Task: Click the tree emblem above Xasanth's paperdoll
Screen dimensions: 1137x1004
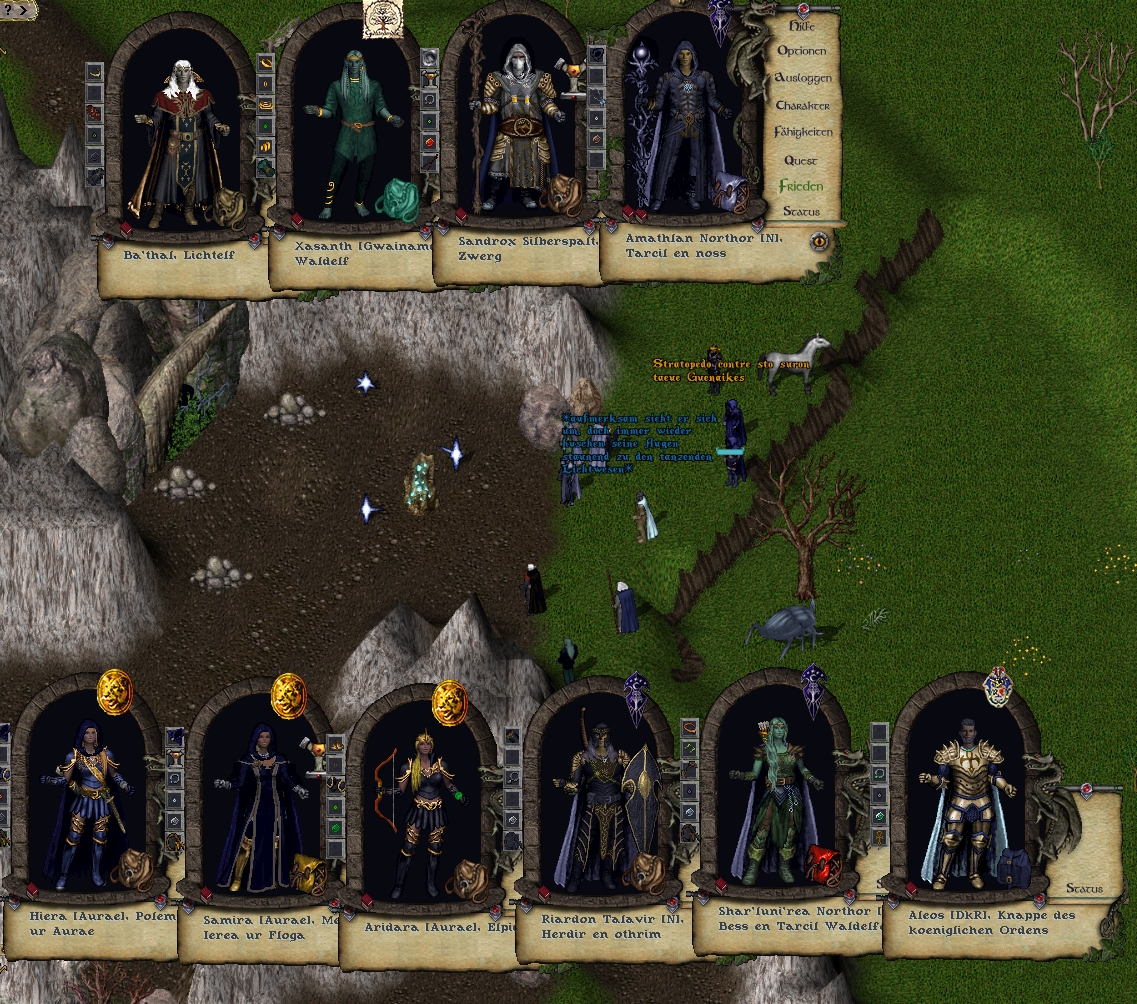Action: pyautogui.click(x=384, y=19)
